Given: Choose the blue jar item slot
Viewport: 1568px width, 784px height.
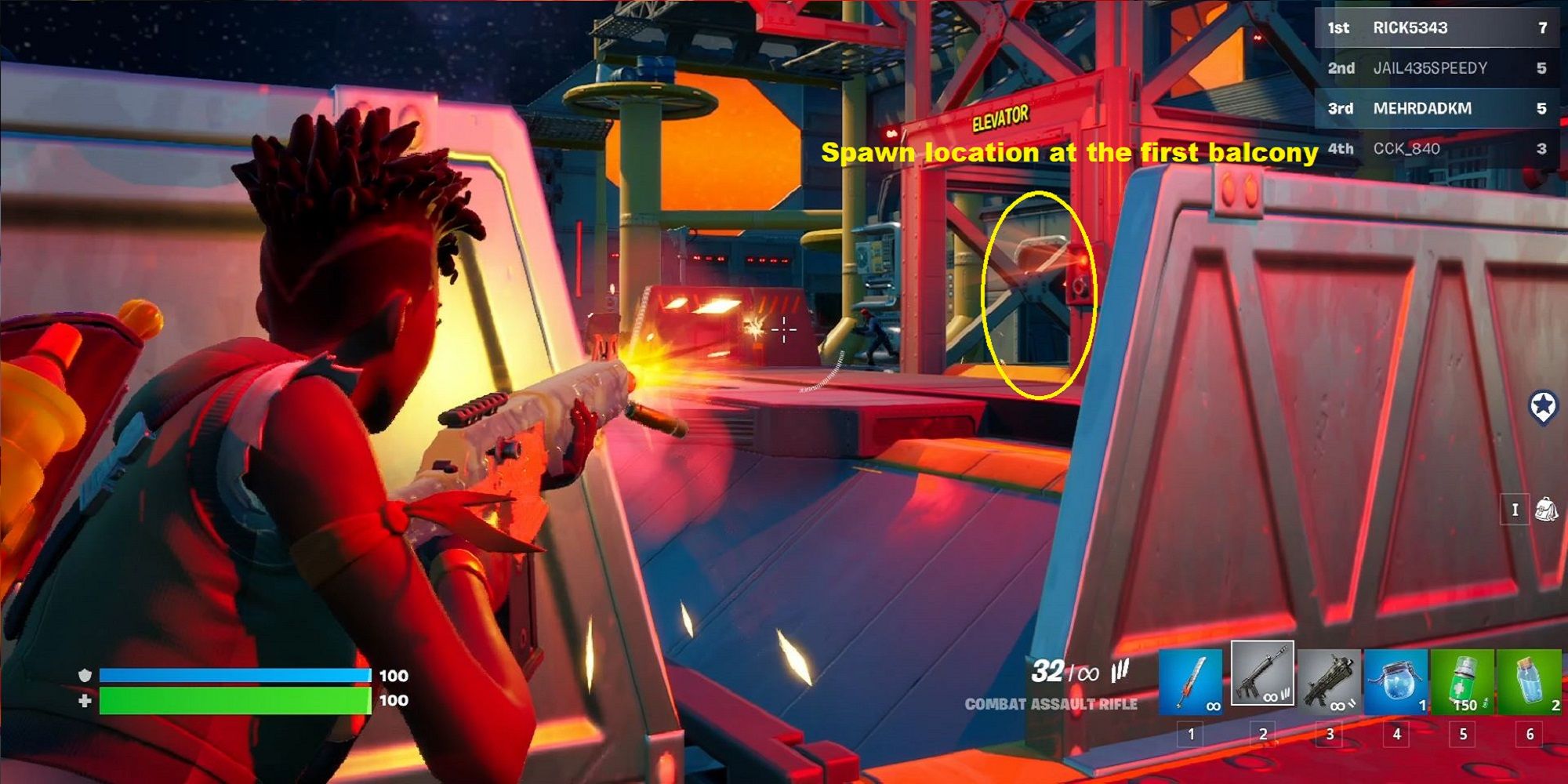Looking at the screenshot, I should click(1396, 681).
